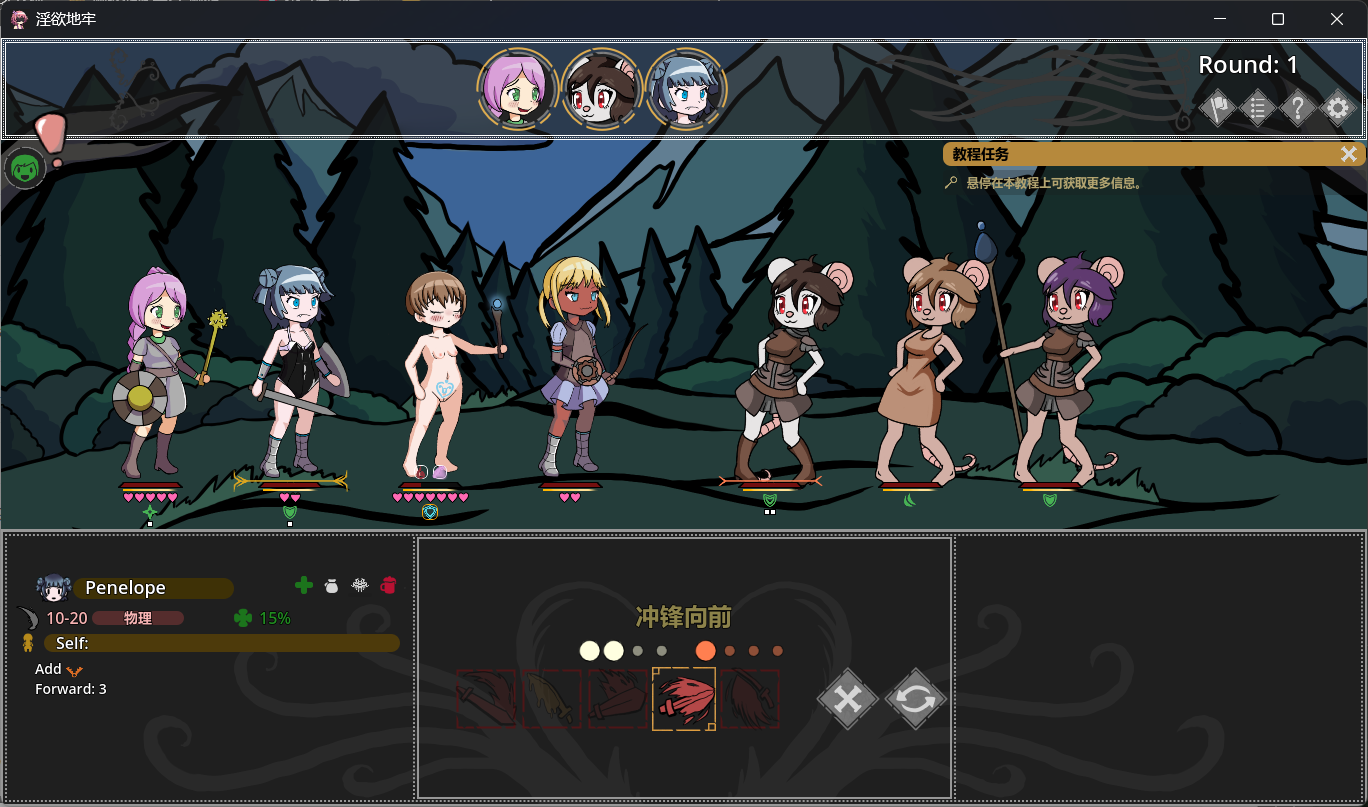Open the list log button
This screenshot has height=807, width=1368.
[1257, 108]
